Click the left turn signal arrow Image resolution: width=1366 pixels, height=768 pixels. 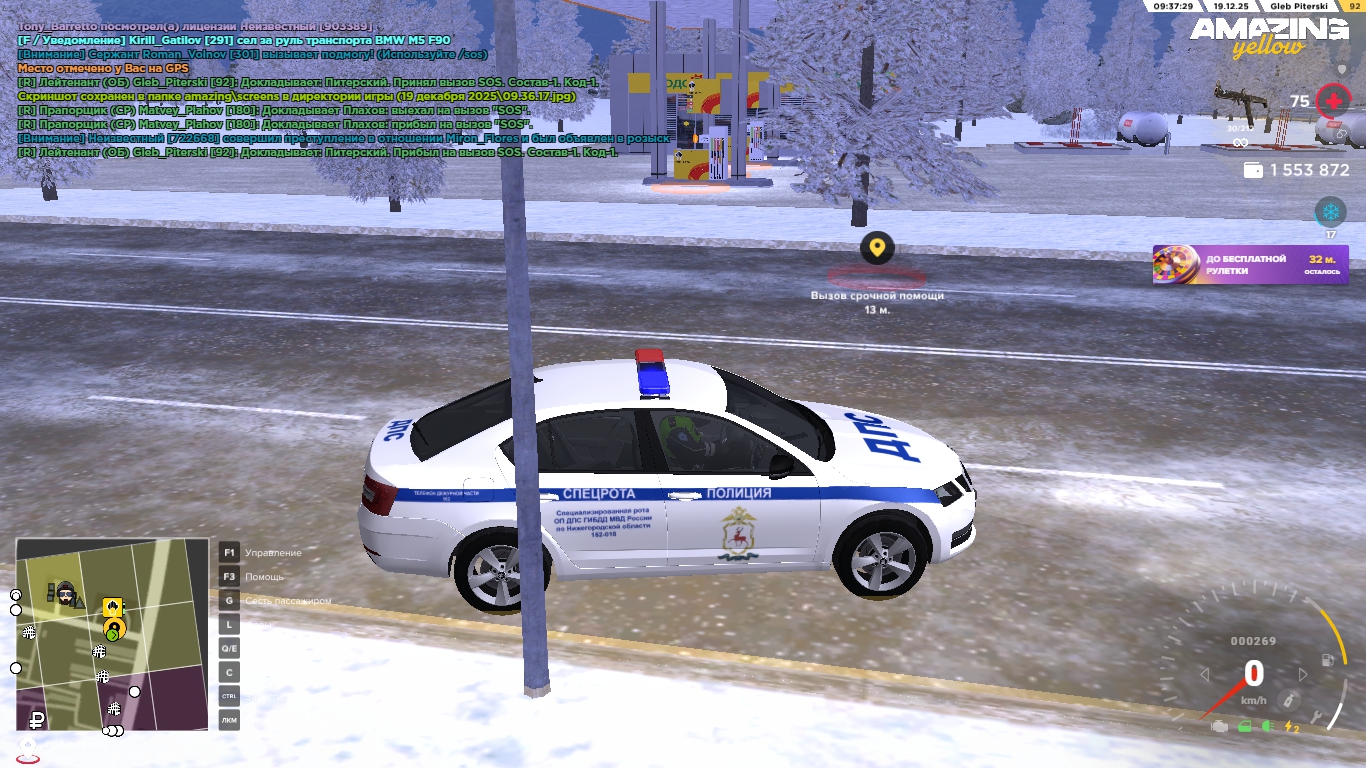[x=1204, y=675]
